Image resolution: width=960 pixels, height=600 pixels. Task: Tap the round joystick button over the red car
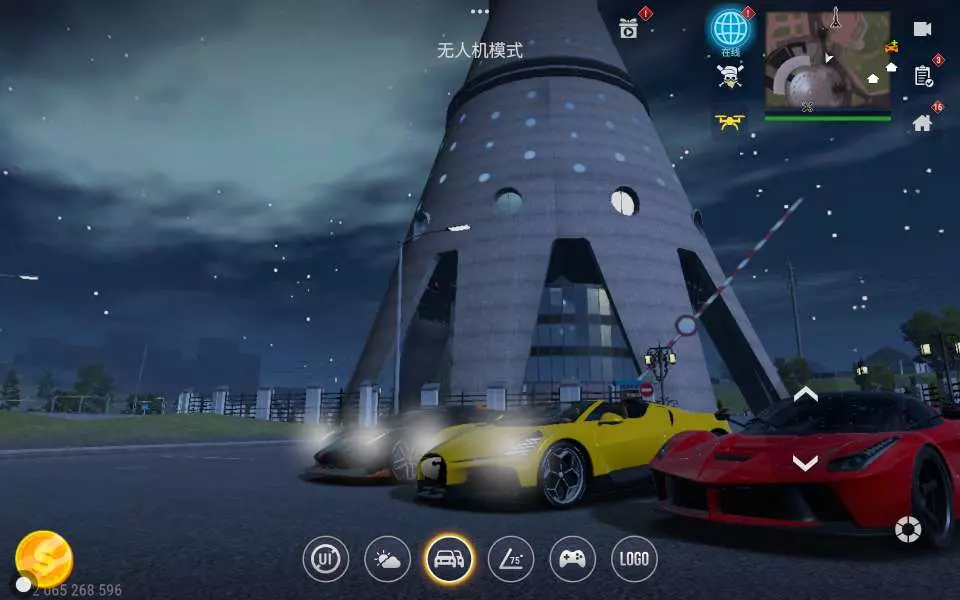click(x=907, y=529)
